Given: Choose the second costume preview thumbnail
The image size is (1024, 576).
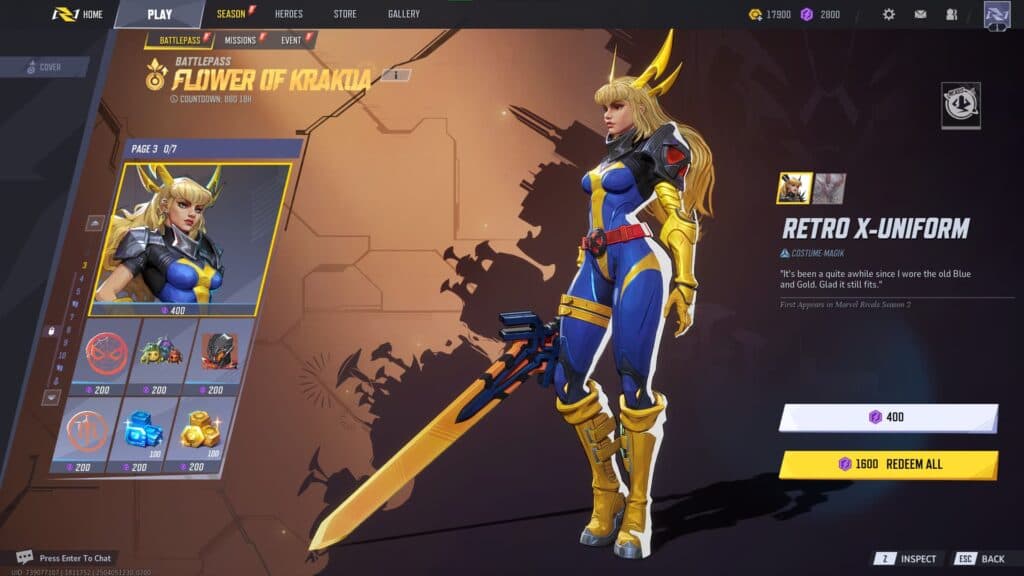Looking at the screenshot, I should pos(829,188).
